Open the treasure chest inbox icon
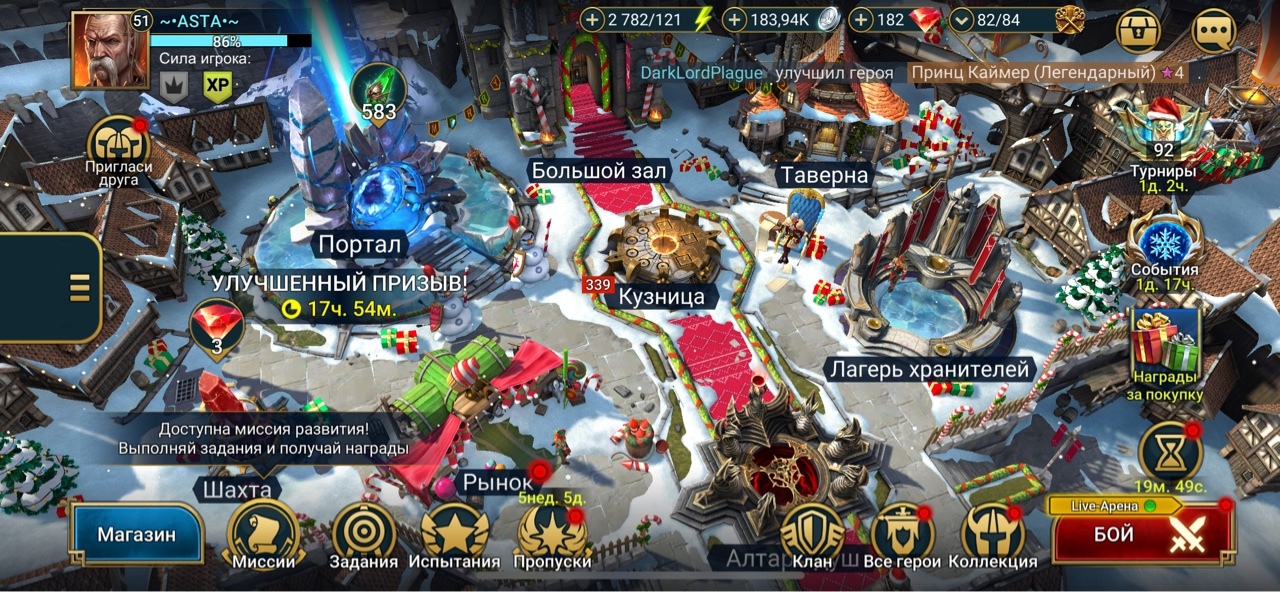 pyautogui.click(x=1139, y=31)
